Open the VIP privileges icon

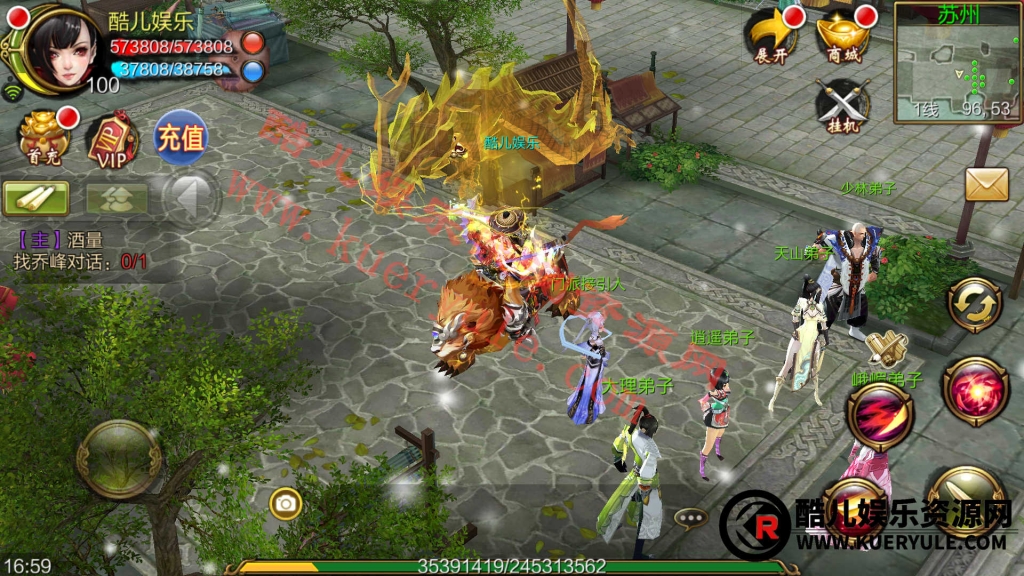coord(112,139)
